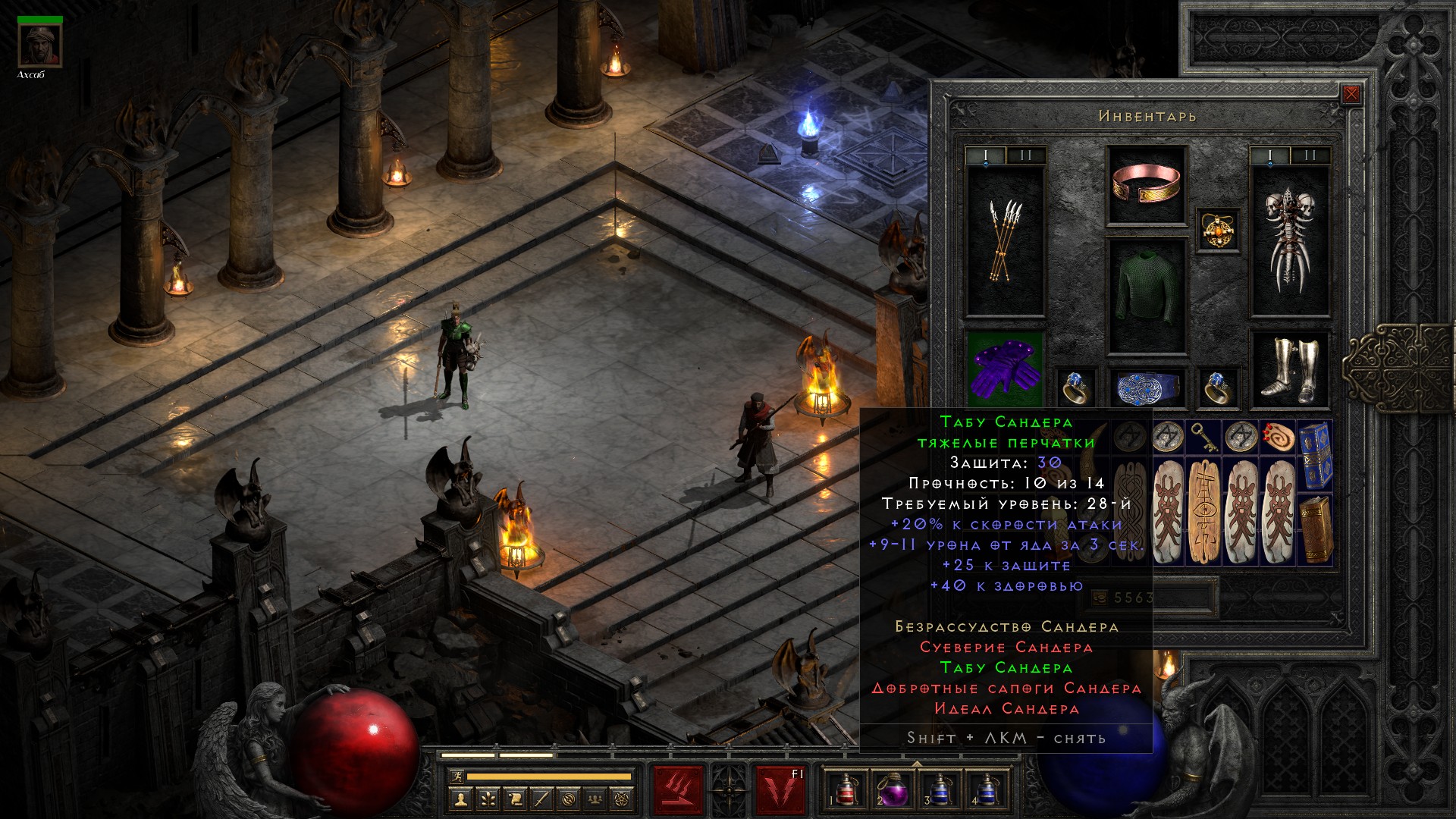Open the left attack skill selector
Viewport: 1456px width, 819px height.
pyautogui.click(x=678, y=789)
